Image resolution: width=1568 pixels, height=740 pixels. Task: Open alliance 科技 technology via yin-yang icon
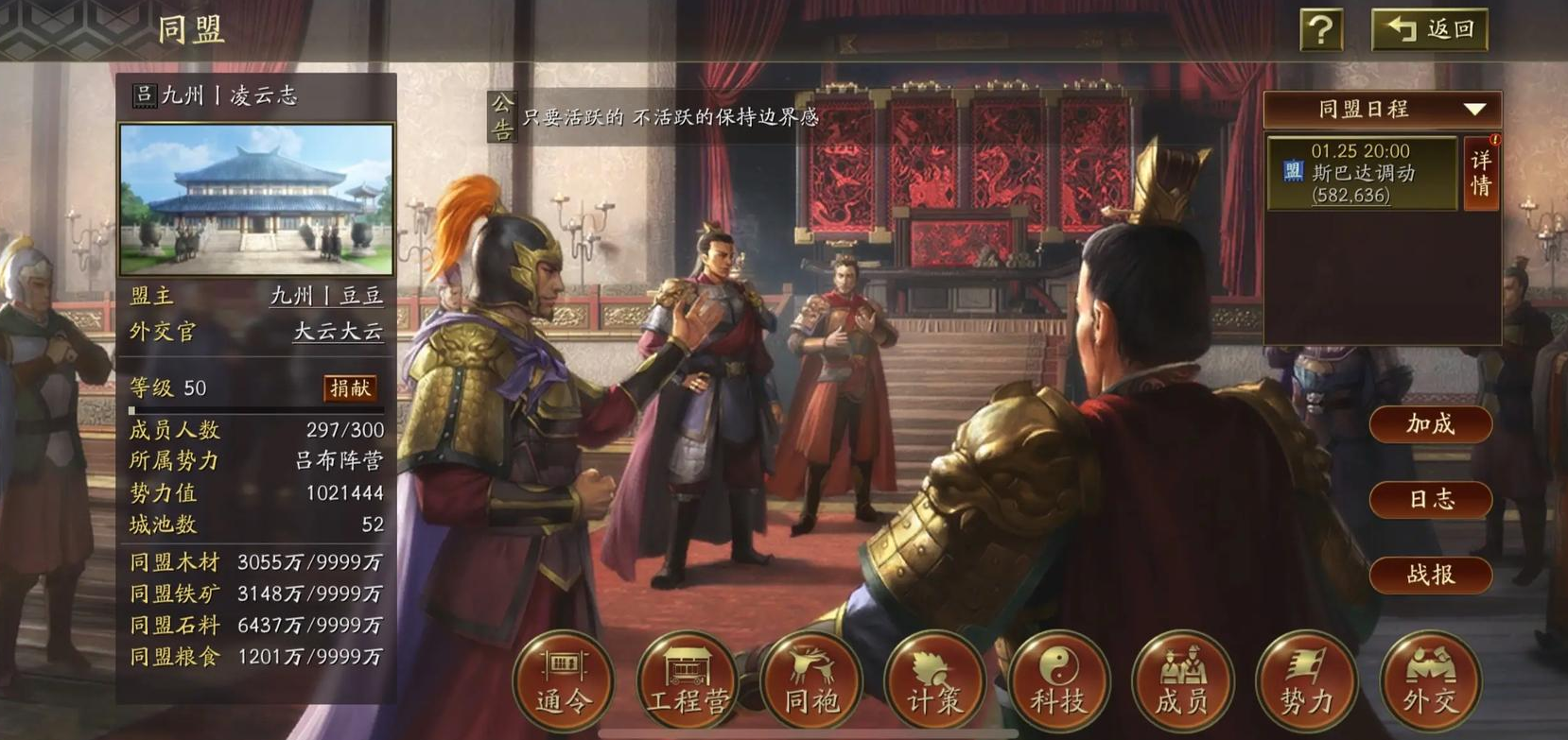(x=1058, y=682)
